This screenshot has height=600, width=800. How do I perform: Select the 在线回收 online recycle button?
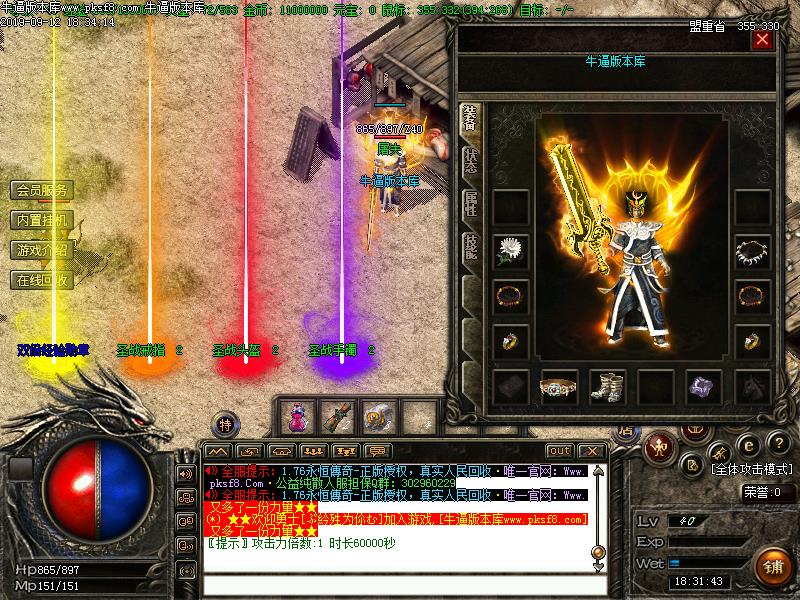[42, 280]
